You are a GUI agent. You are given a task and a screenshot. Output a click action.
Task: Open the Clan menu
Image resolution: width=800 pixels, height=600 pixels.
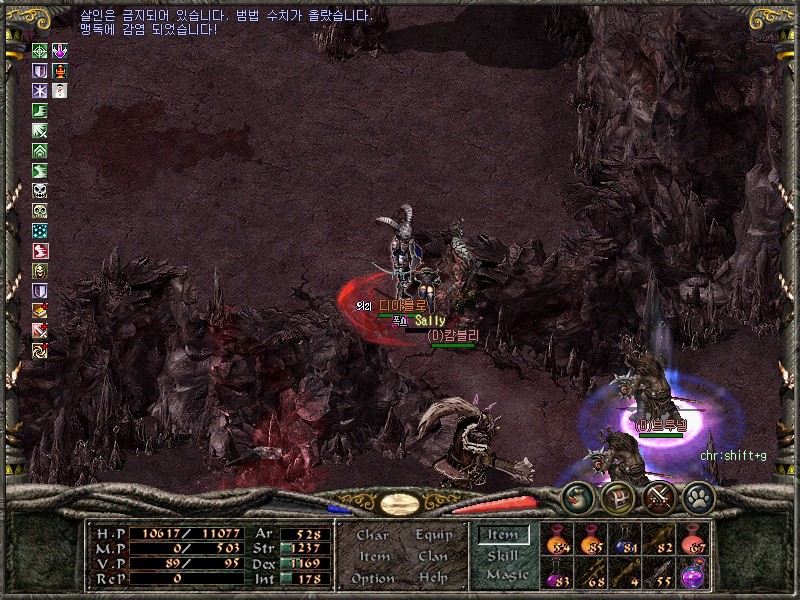433,557
